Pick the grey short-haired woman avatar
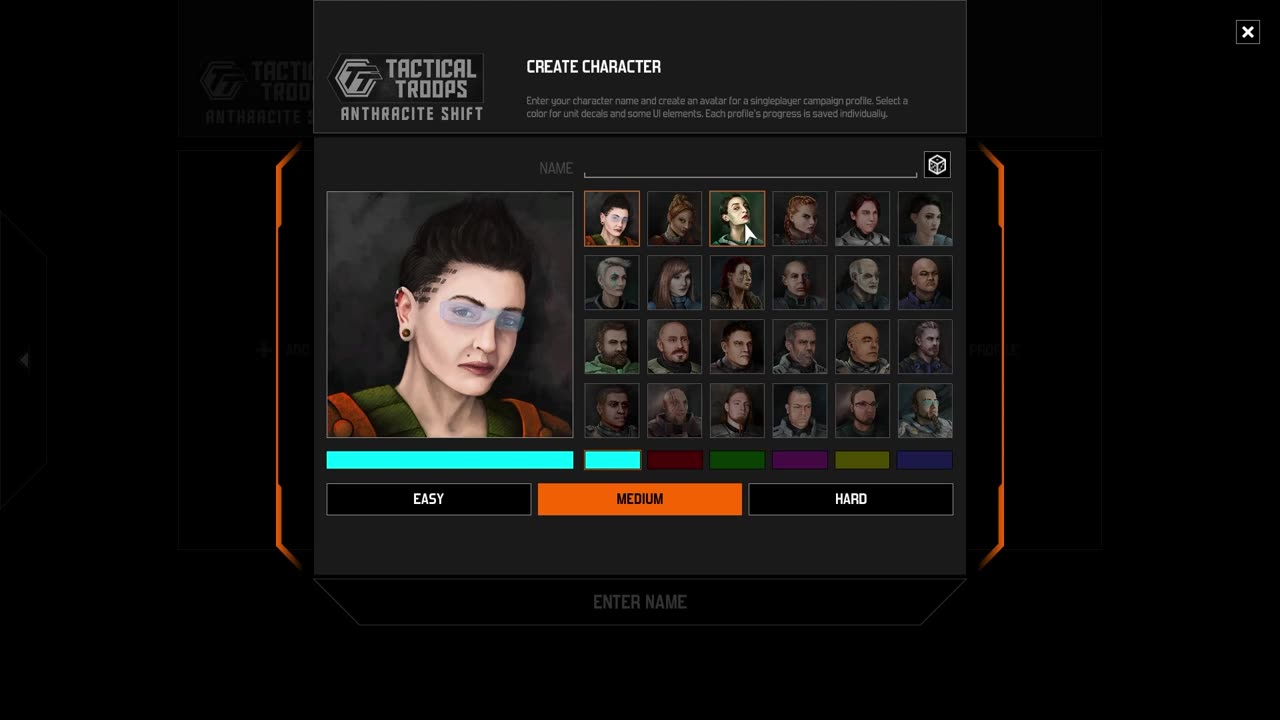 coord(612,282)
